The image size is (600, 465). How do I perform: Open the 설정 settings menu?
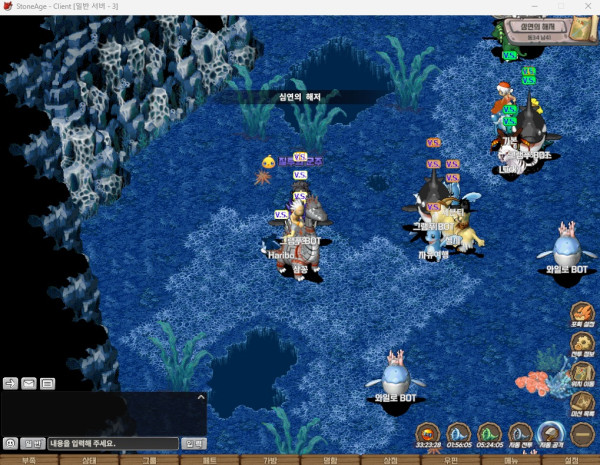click(571, 460)
